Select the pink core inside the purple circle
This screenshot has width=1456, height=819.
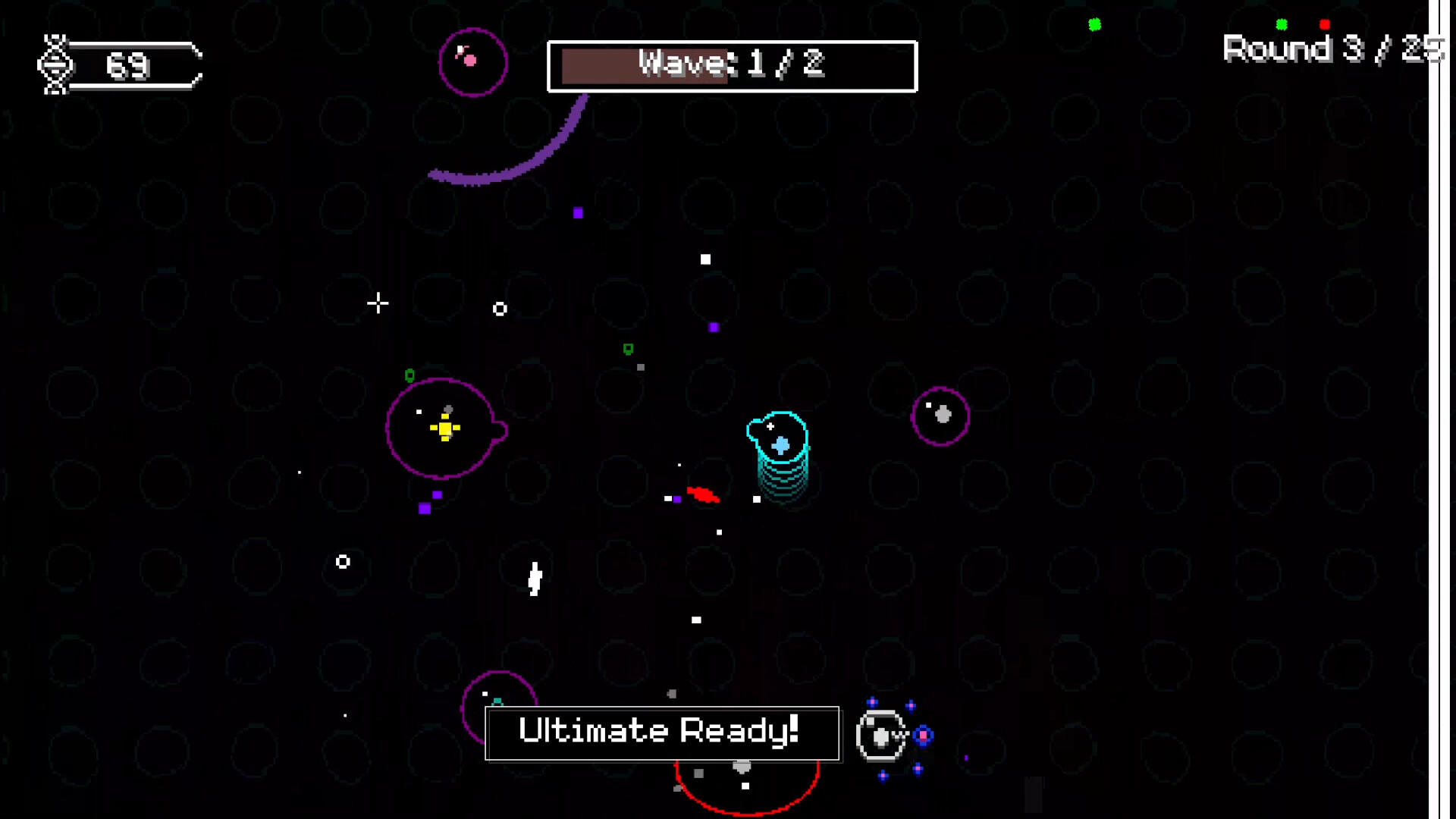(471, 60)
